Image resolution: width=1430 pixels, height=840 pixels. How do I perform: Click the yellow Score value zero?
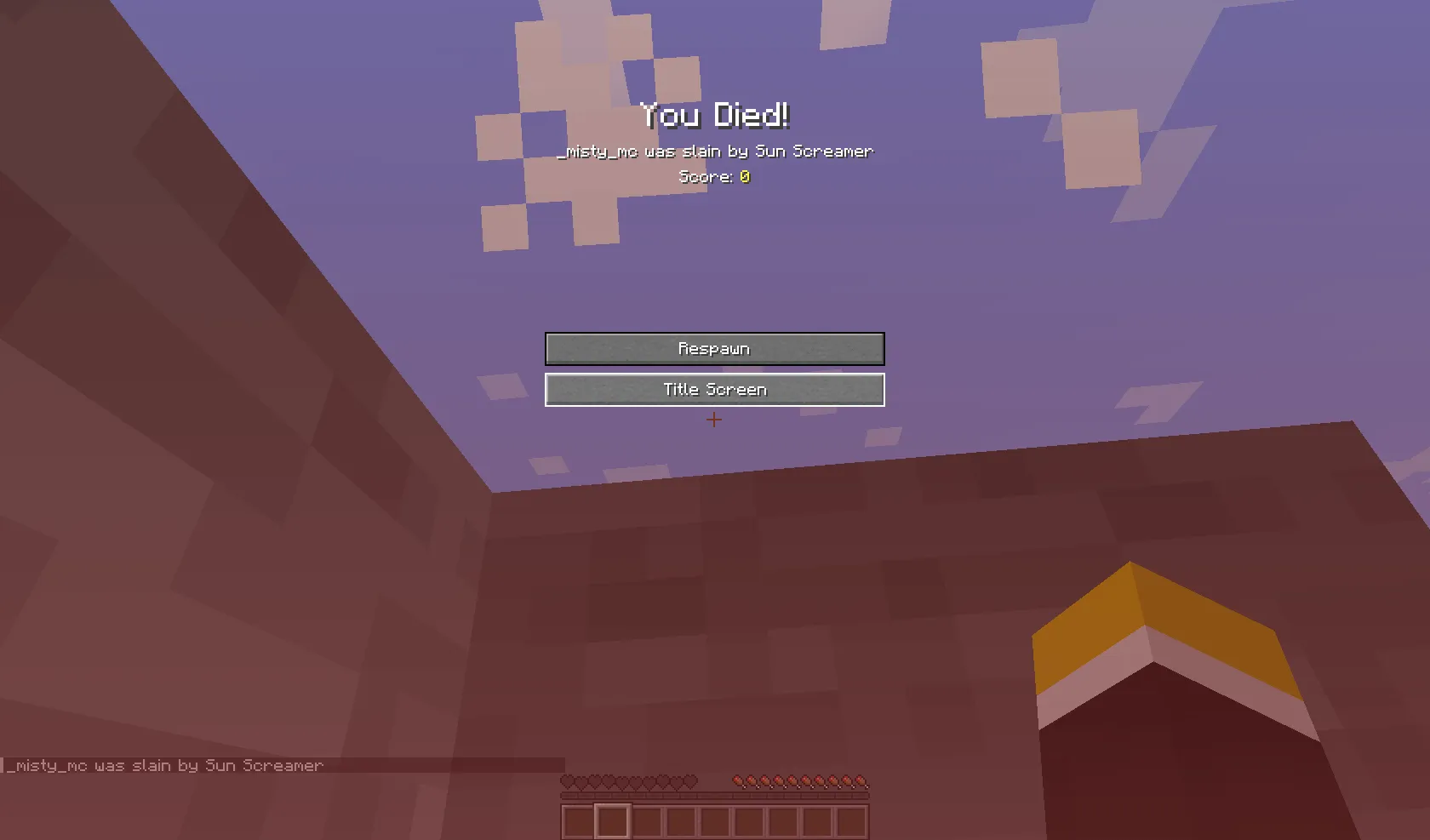(744, 177)
